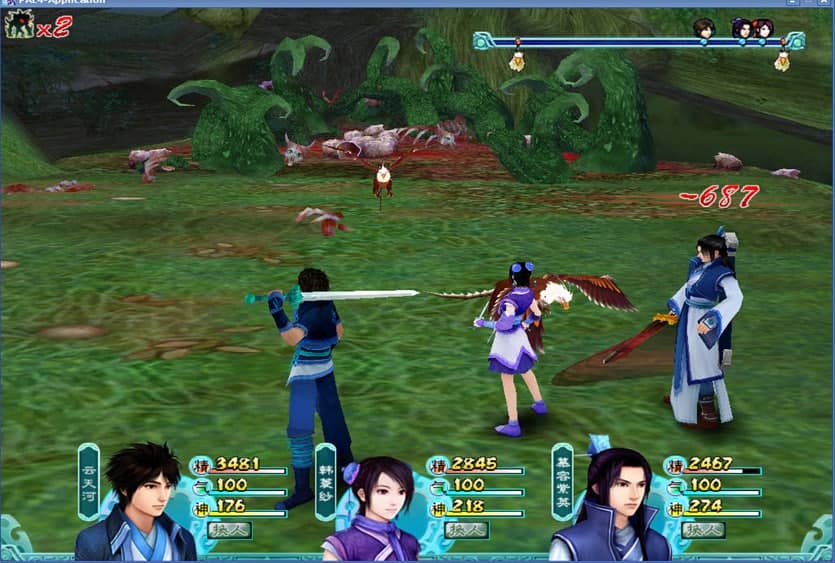
Task: Close the game window
Action: [824, 3]
